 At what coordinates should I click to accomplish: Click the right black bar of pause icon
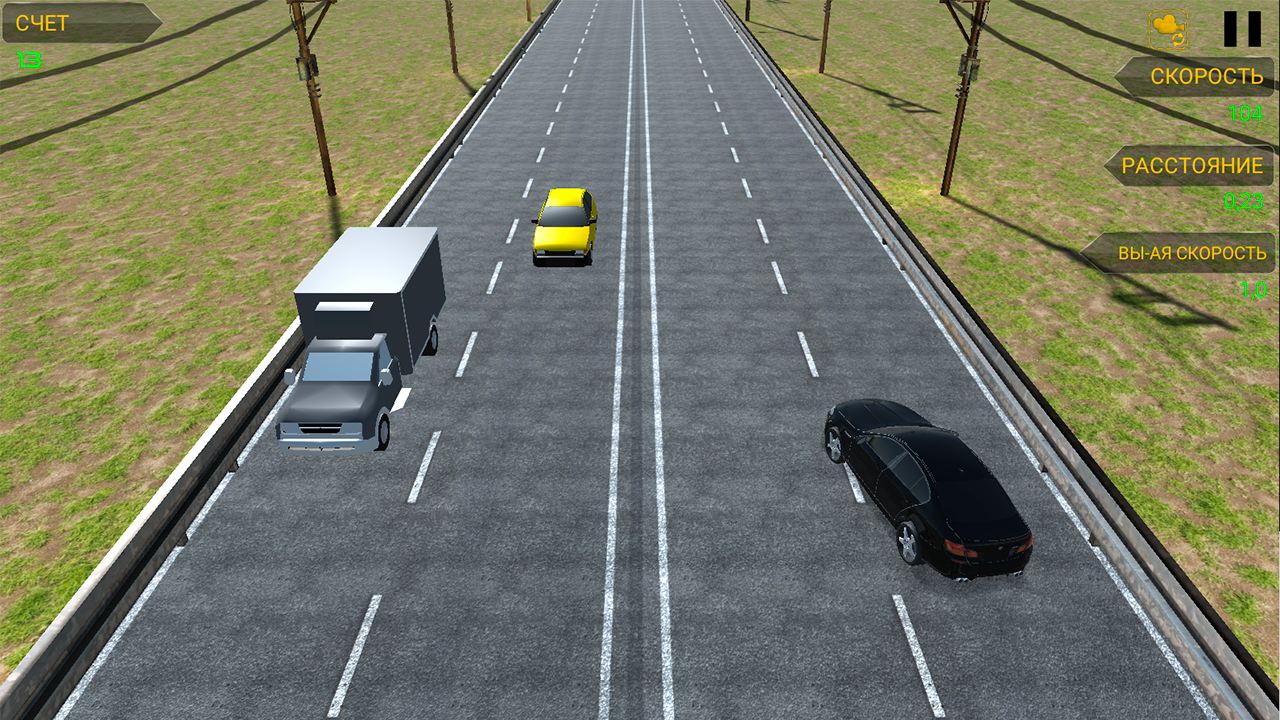tap(1255, 28)
